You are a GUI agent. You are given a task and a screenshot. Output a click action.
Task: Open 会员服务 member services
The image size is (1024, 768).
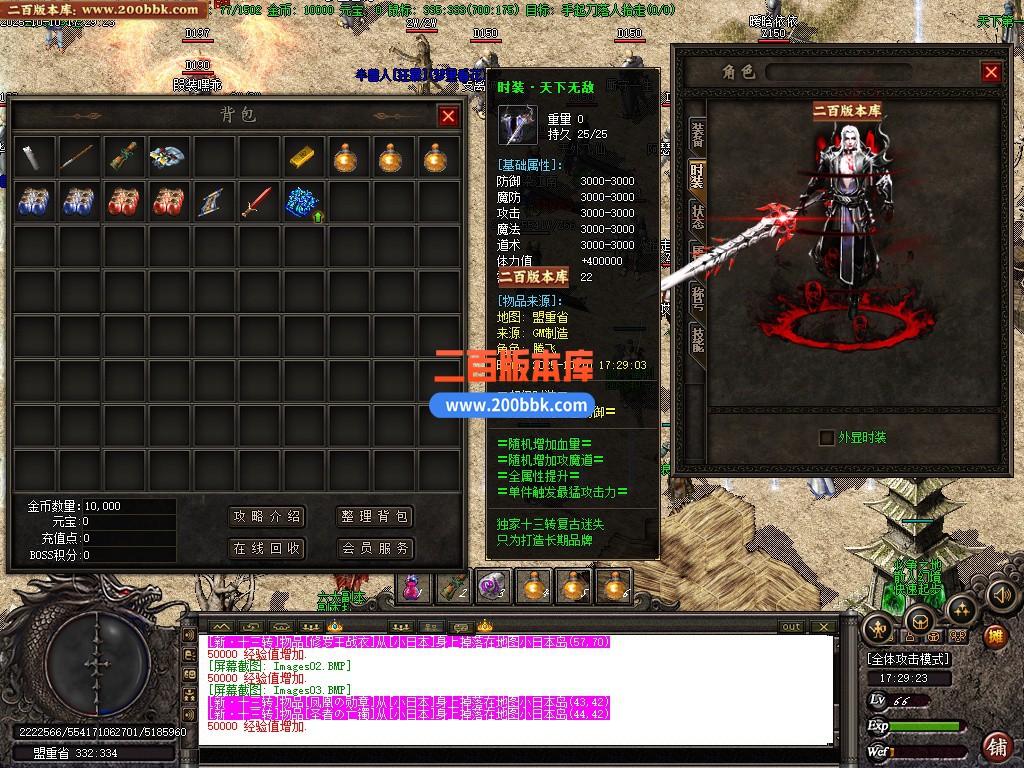[375, 549]
